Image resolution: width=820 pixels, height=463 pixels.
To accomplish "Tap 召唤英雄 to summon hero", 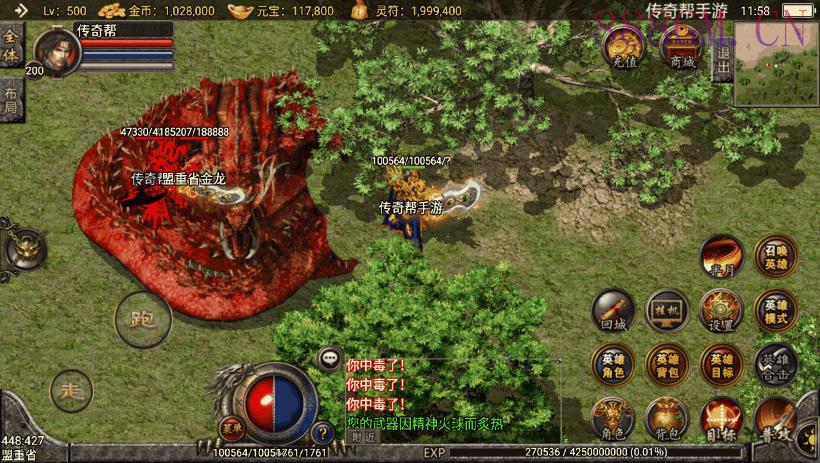I will (776, 257).
